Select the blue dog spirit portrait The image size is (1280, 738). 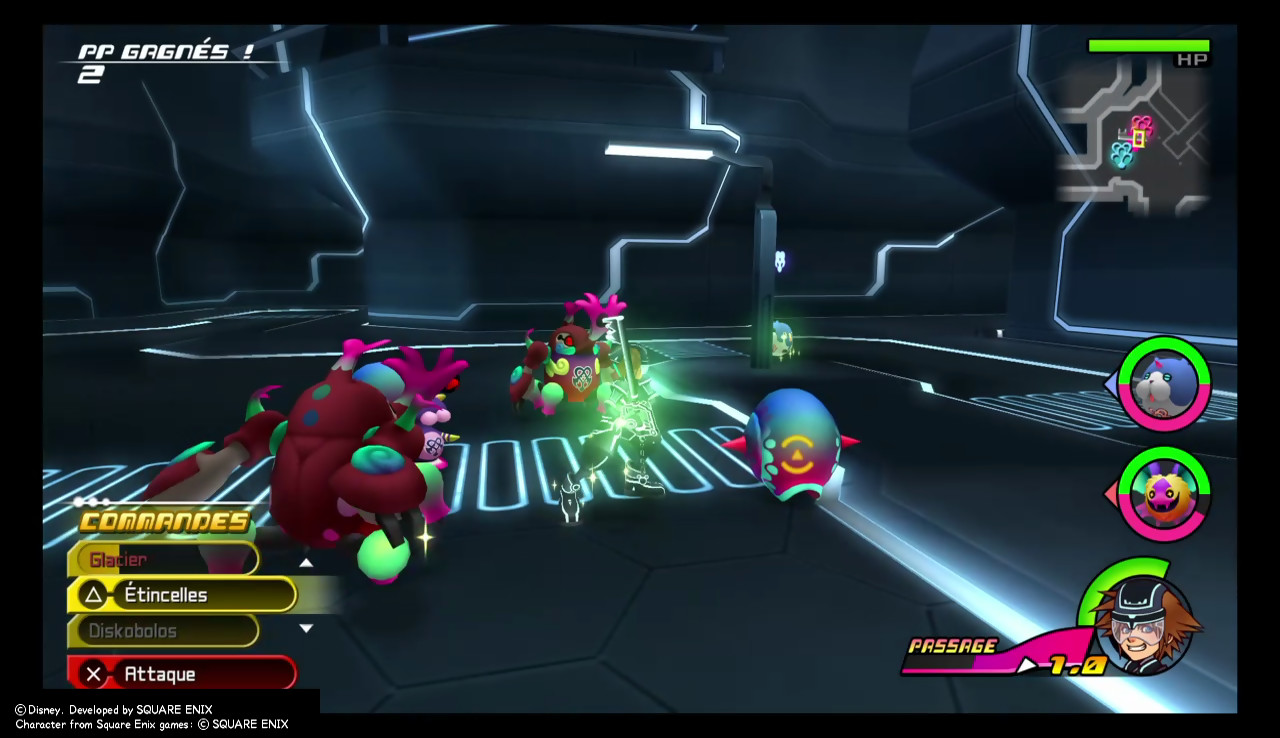pyautogui.click(x=1163, y=385)
